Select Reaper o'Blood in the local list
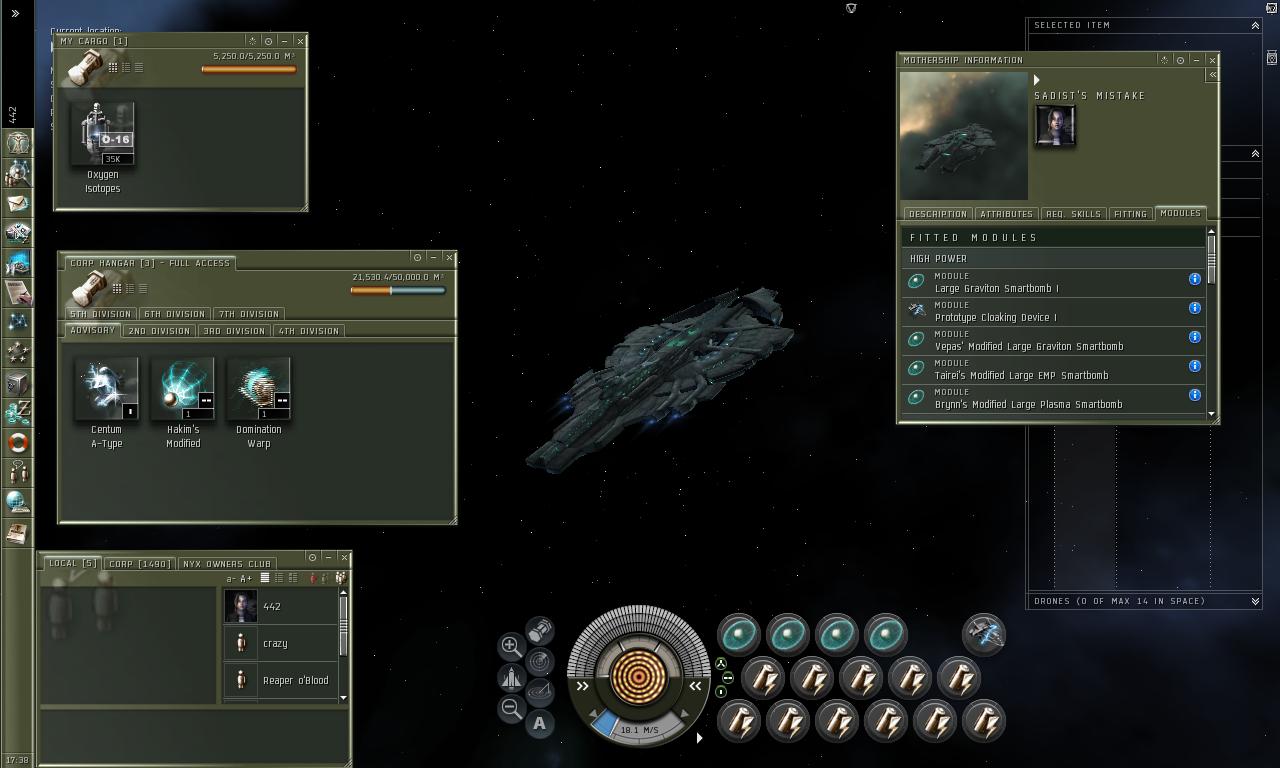The height and width of the screenshot is (768, 1280). click(x=295, y=681)
